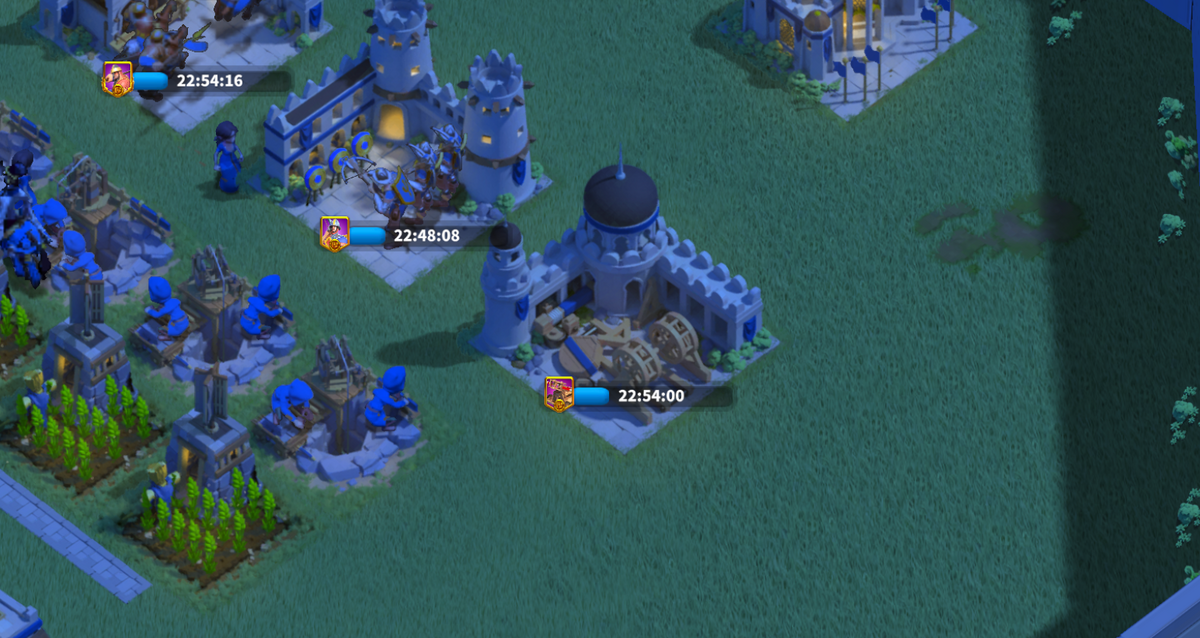Select the troop icon next to the 22:48:08 timer
This screenshot has width=1200, height=638.
click(x=334, y=234)
